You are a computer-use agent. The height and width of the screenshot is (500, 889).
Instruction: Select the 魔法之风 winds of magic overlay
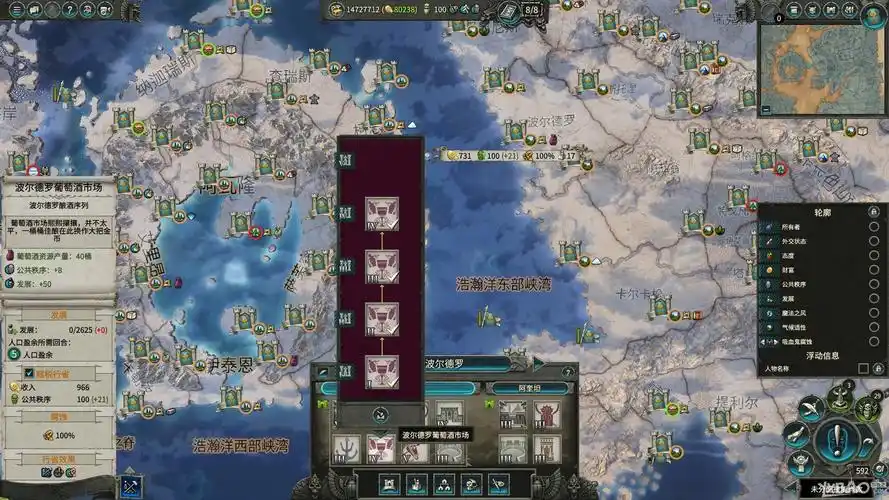pos(873,313)
